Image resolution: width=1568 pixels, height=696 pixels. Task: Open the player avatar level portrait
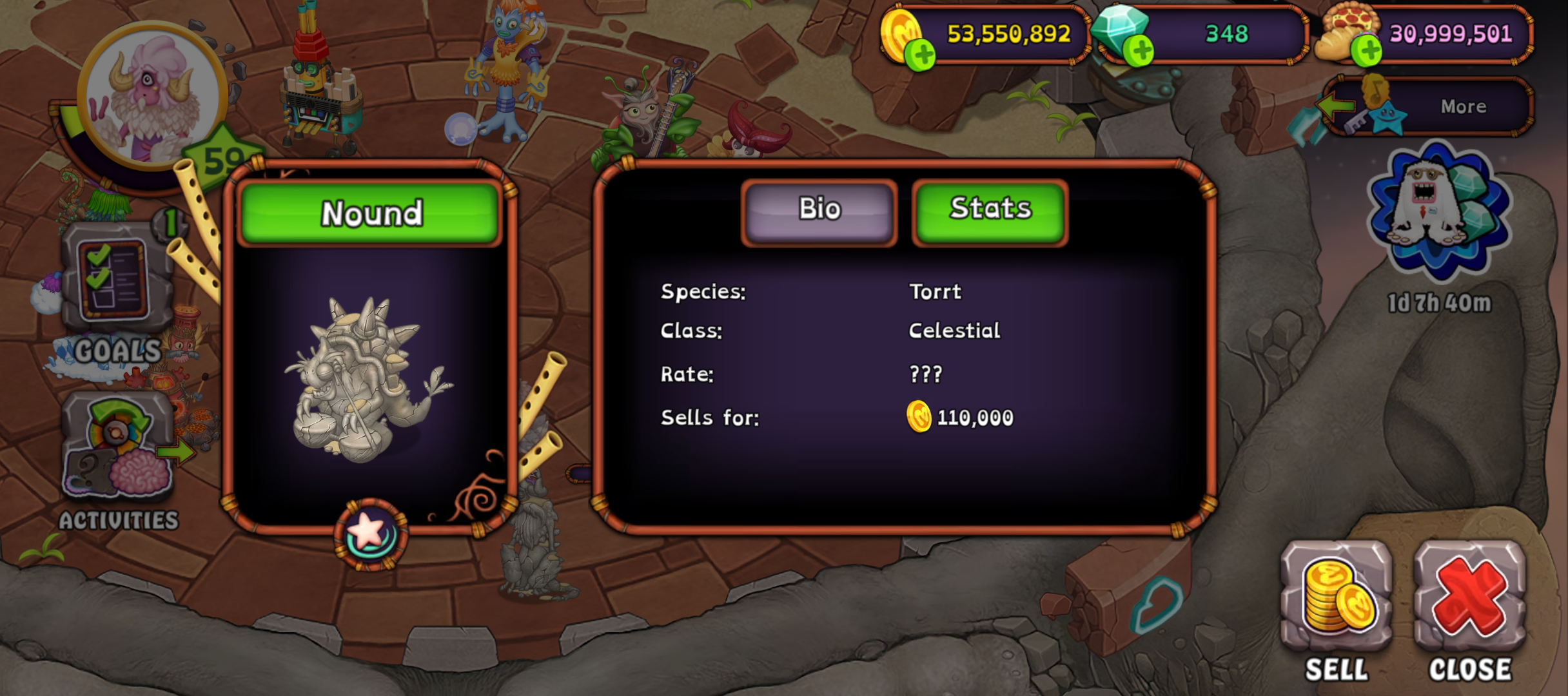(152, 97)
